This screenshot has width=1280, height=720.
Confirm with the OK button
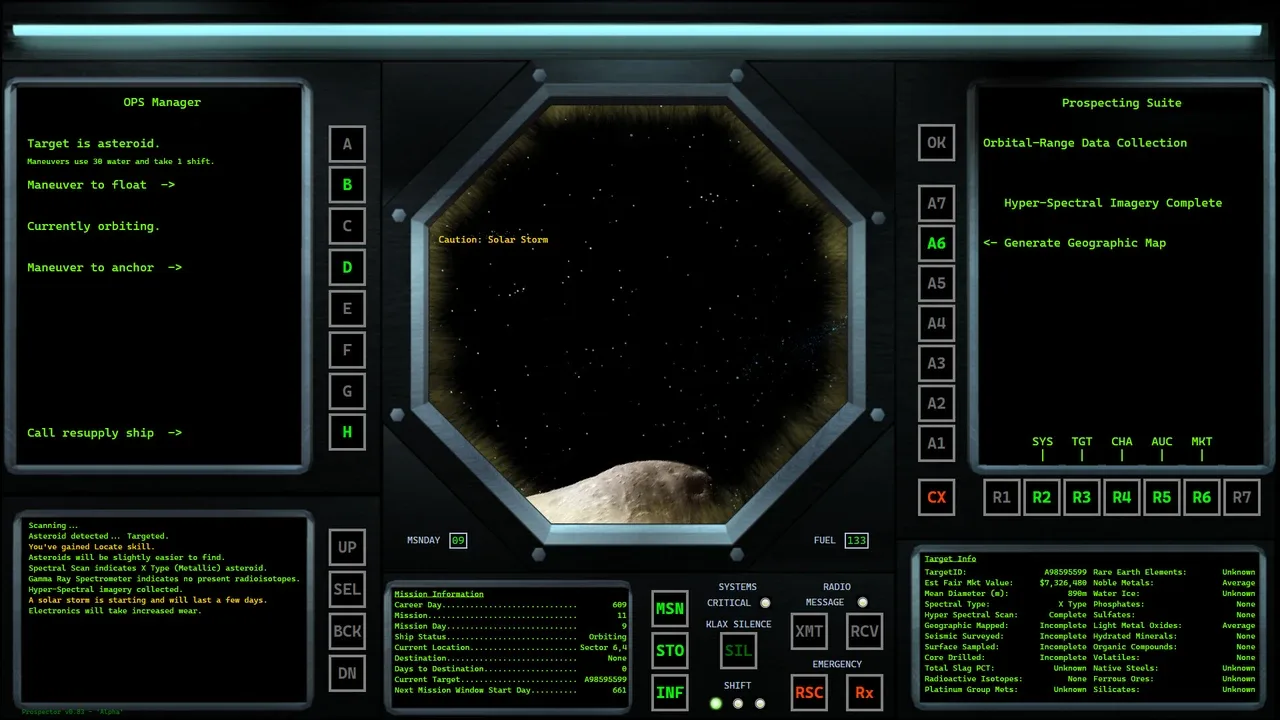[936, 143]
